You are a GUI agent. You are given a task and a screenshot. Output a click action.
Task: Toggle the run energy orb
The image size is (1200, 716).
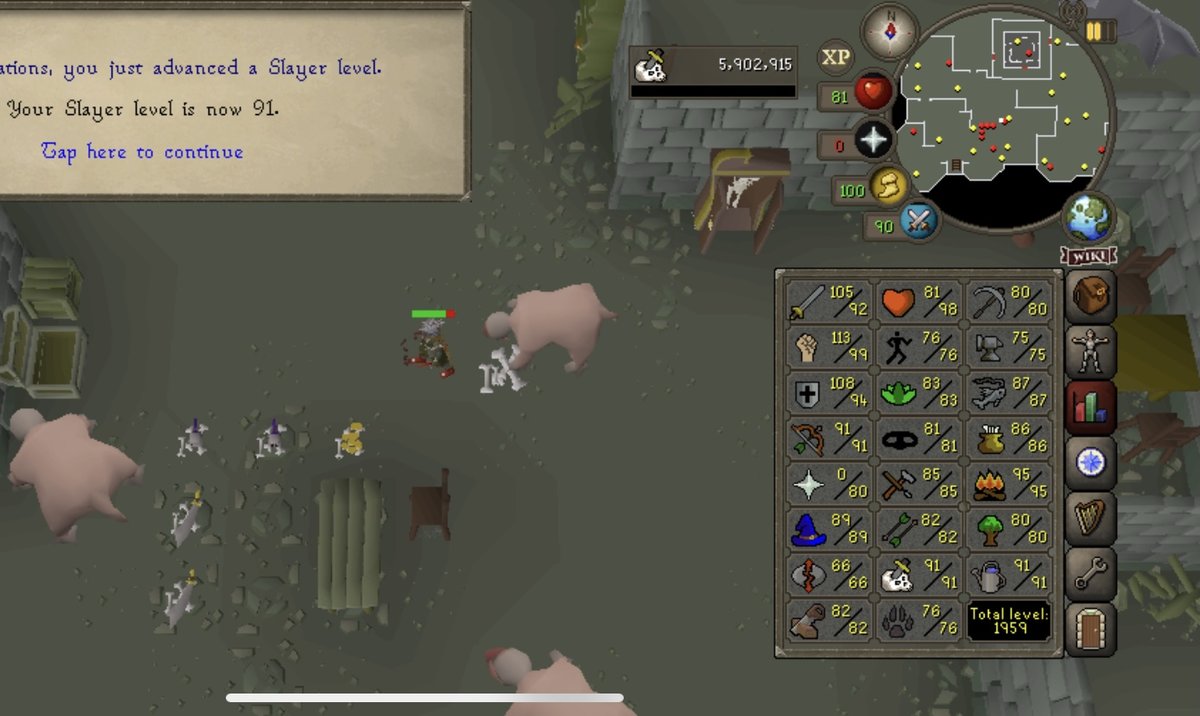point(887,186)
